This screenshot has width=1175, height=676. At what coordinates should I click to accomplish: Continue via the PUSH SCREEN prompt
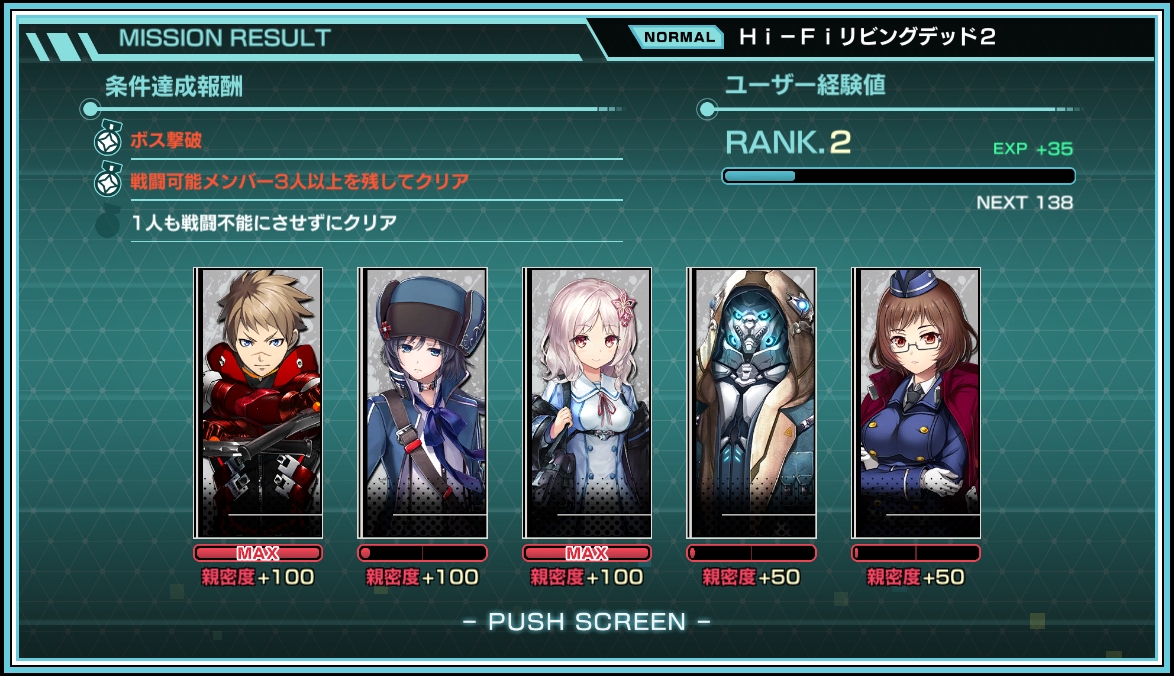(587, 622)
